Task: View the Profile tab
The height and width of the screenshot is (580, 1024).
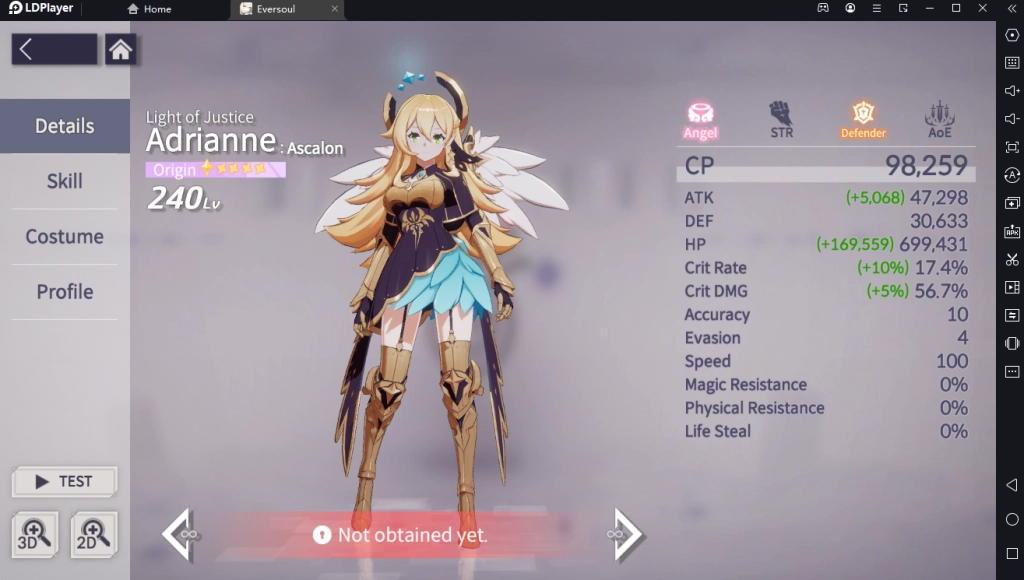Action: coord(65,292)
